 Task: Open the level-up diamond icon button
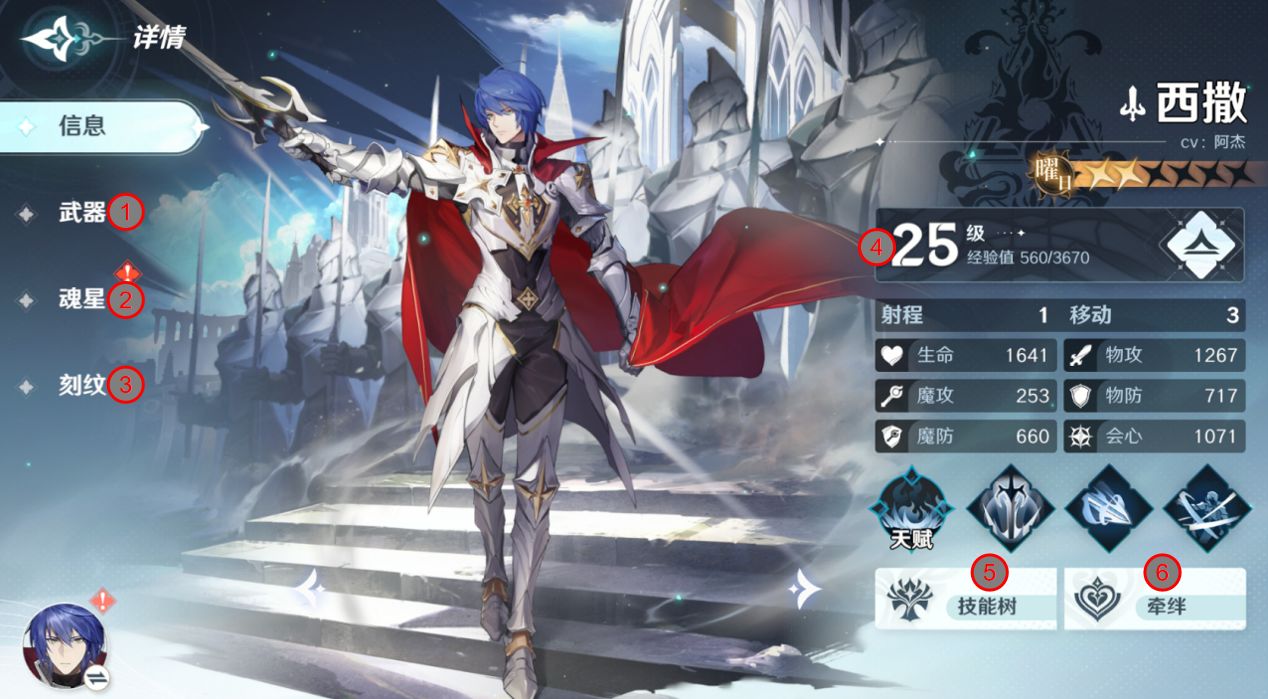click(x=1200, y=244)
